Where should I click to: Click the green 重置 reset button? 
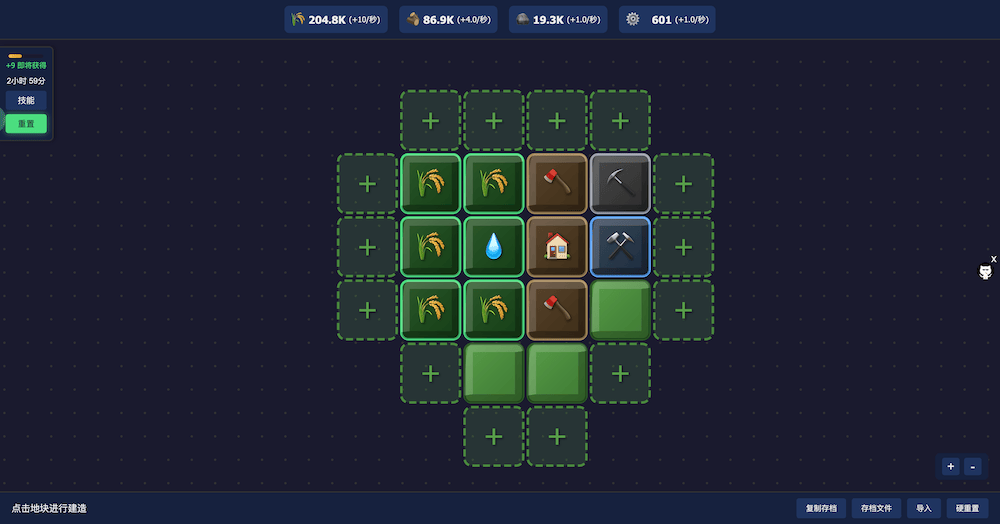(x=26, y=124)
